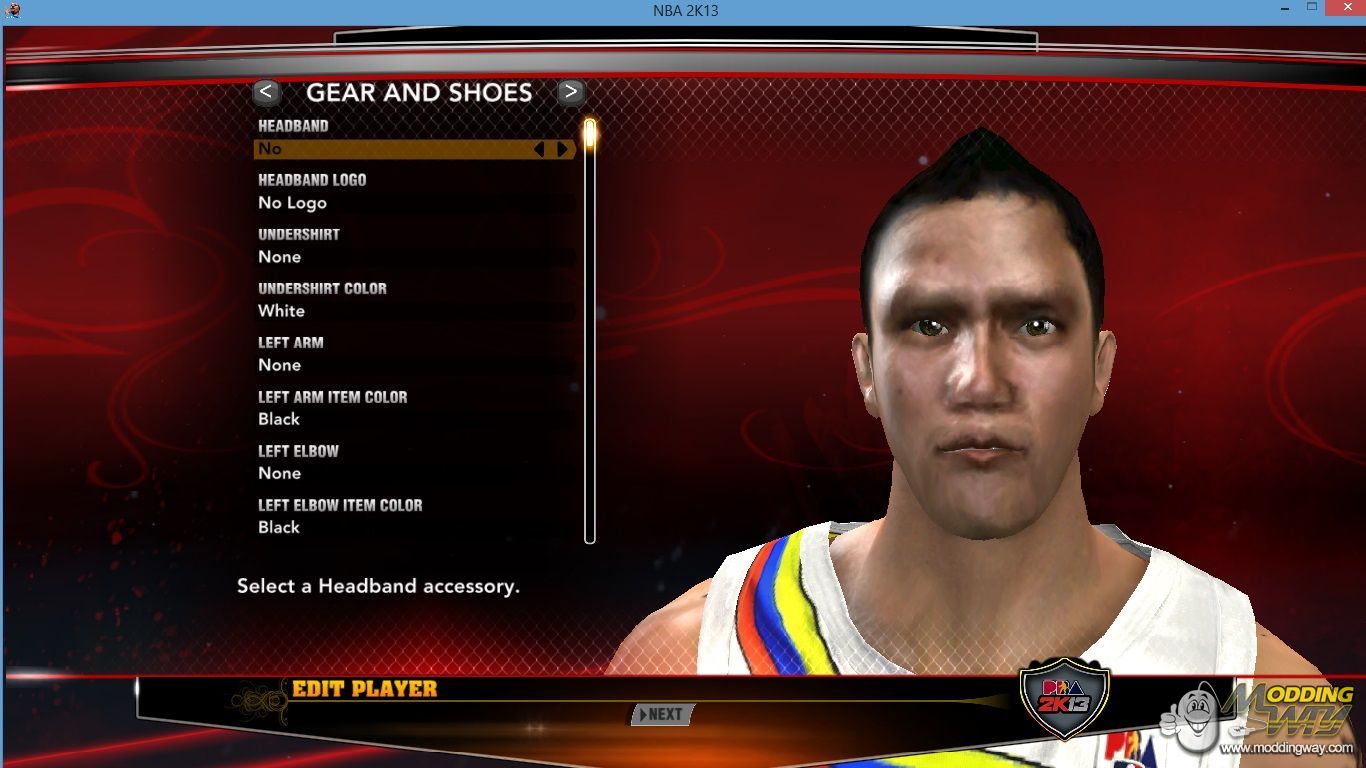The image size is (1366, 768).
Task: Click the gear list scrollbar
Action: coord(590,330)
